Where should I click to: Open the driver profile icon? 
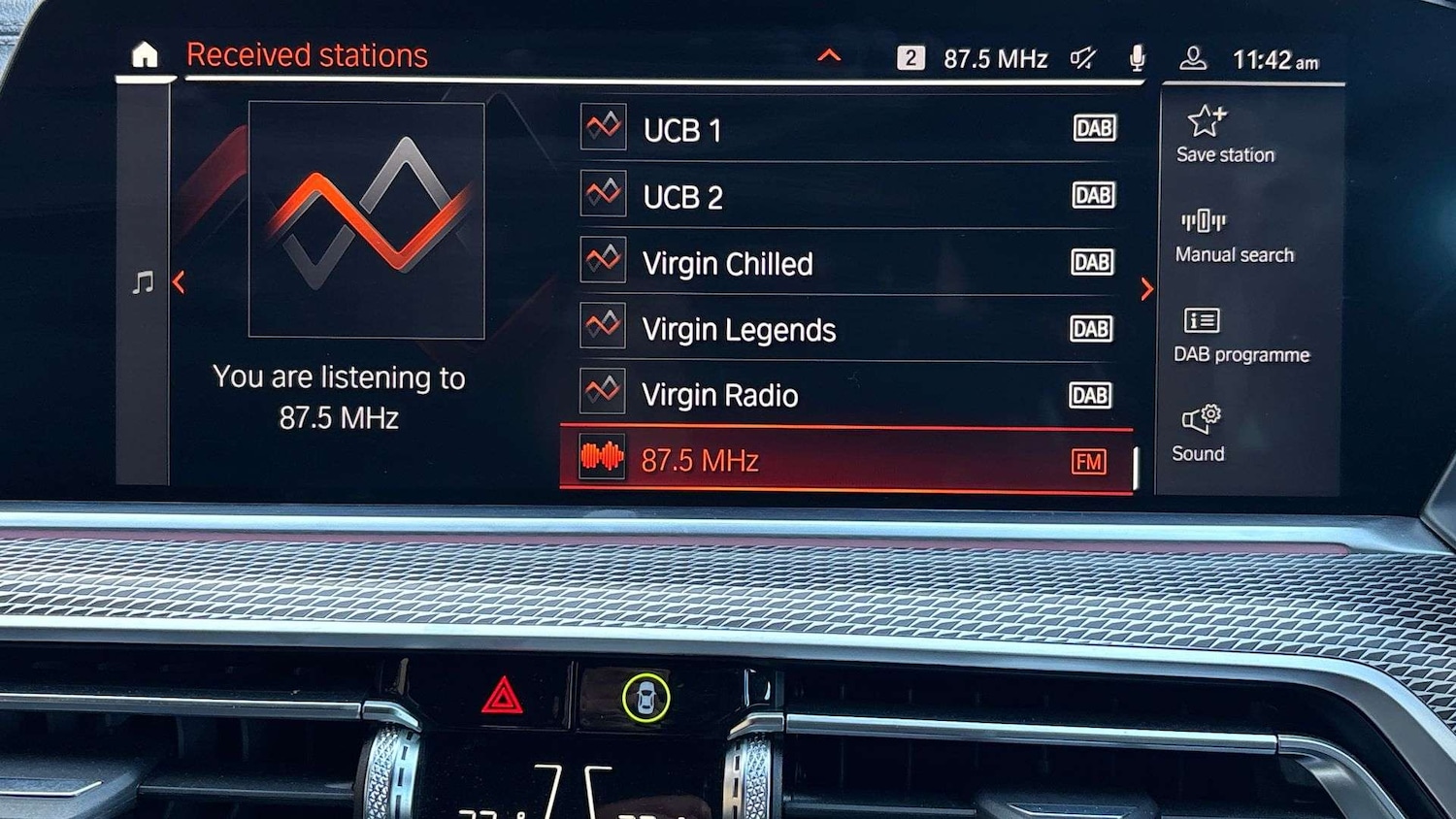1192,59
